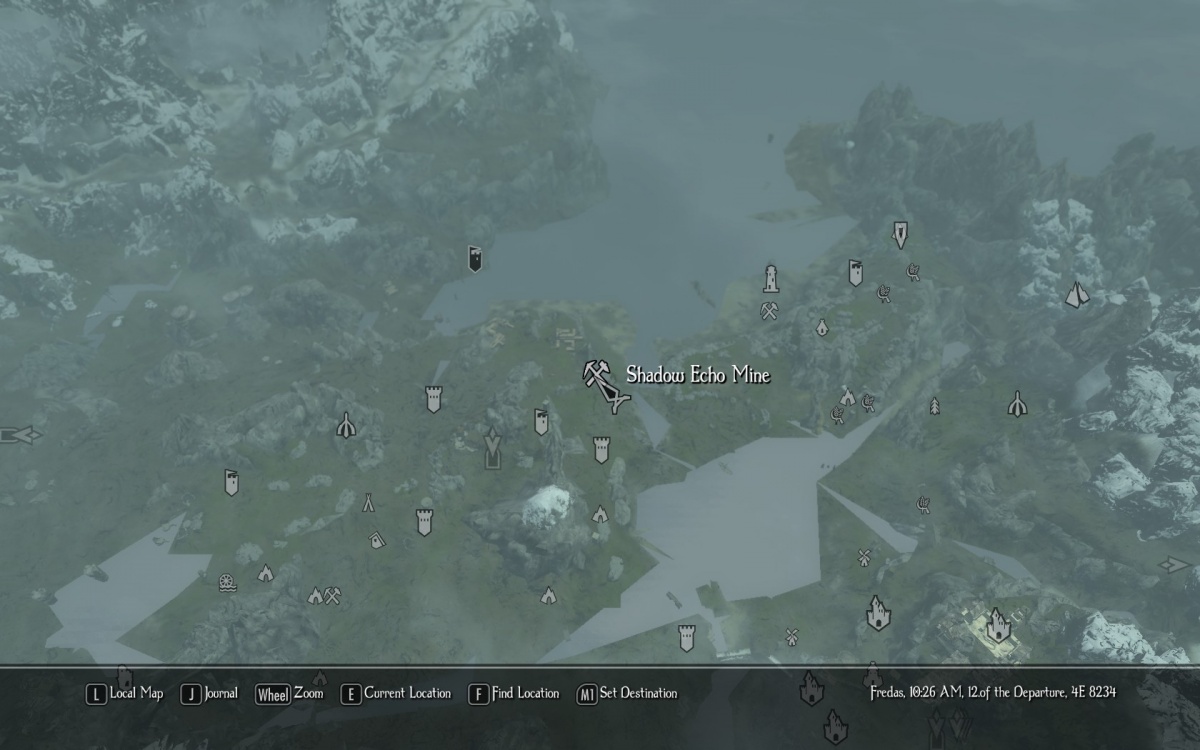Viewport: 1200px width, 750px height.
Task: Select the pine tree grove marker
Action: tap(935, 405)
